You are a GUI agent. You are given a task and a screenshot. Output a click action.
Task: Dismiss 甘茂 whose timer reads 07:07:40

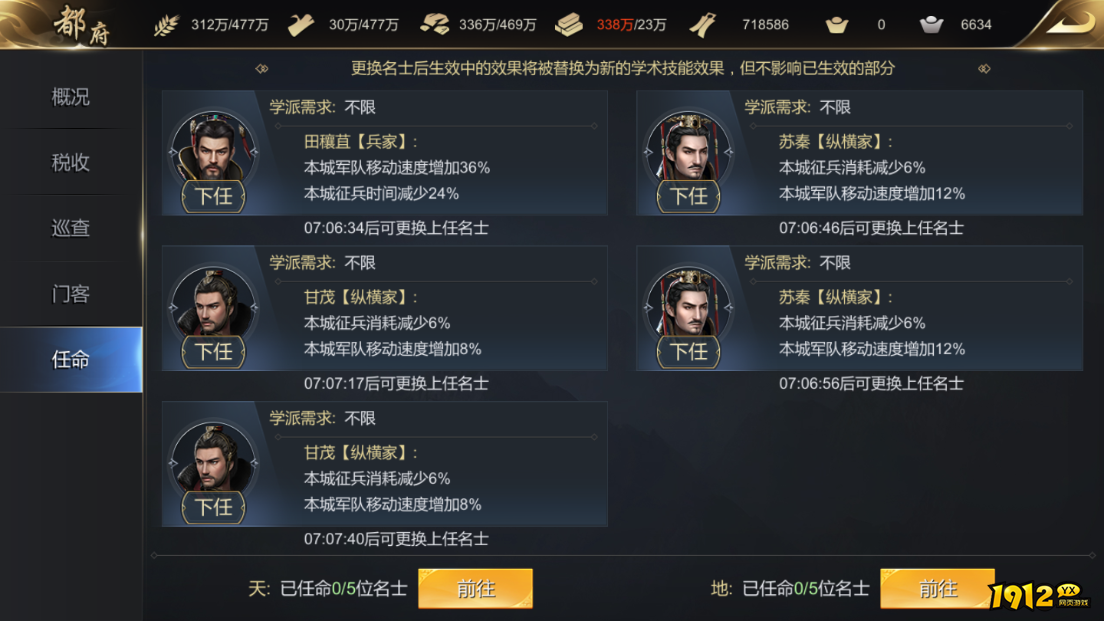pyautogui.click(x=213, y=507)
